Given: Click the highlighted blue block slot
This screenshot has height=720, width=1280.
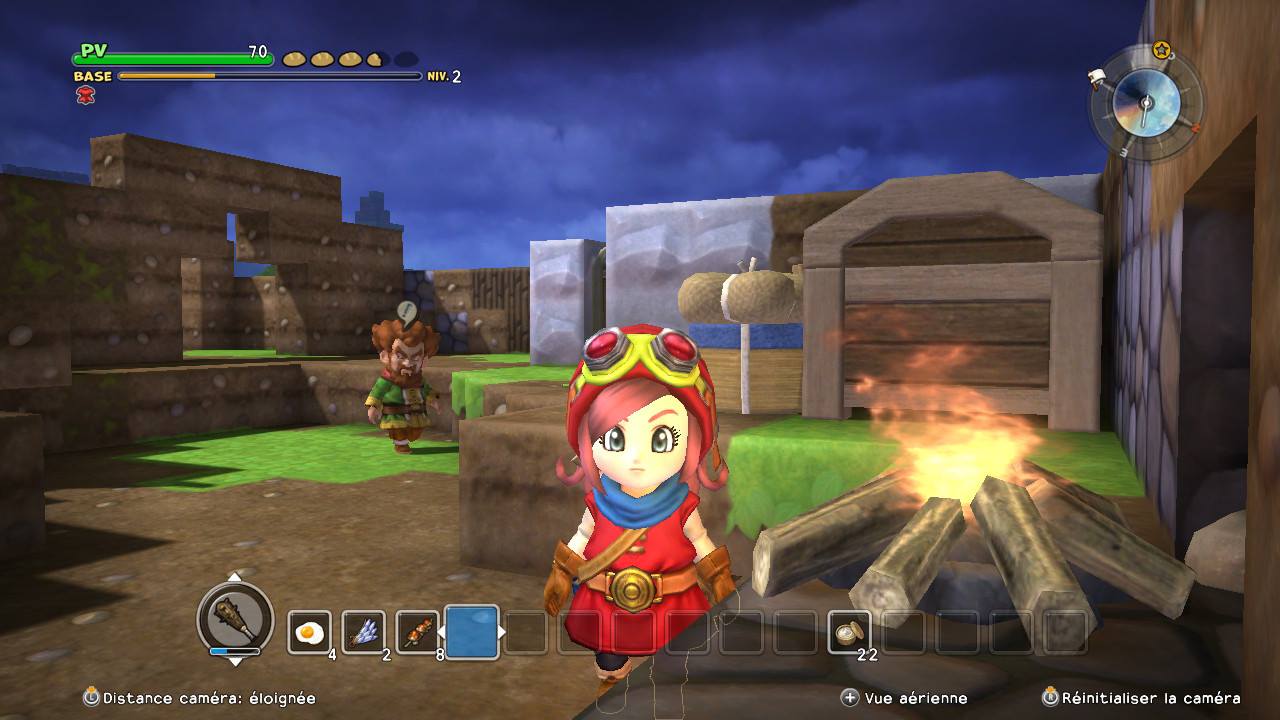Looking at the screenshot, I should 472,632.
